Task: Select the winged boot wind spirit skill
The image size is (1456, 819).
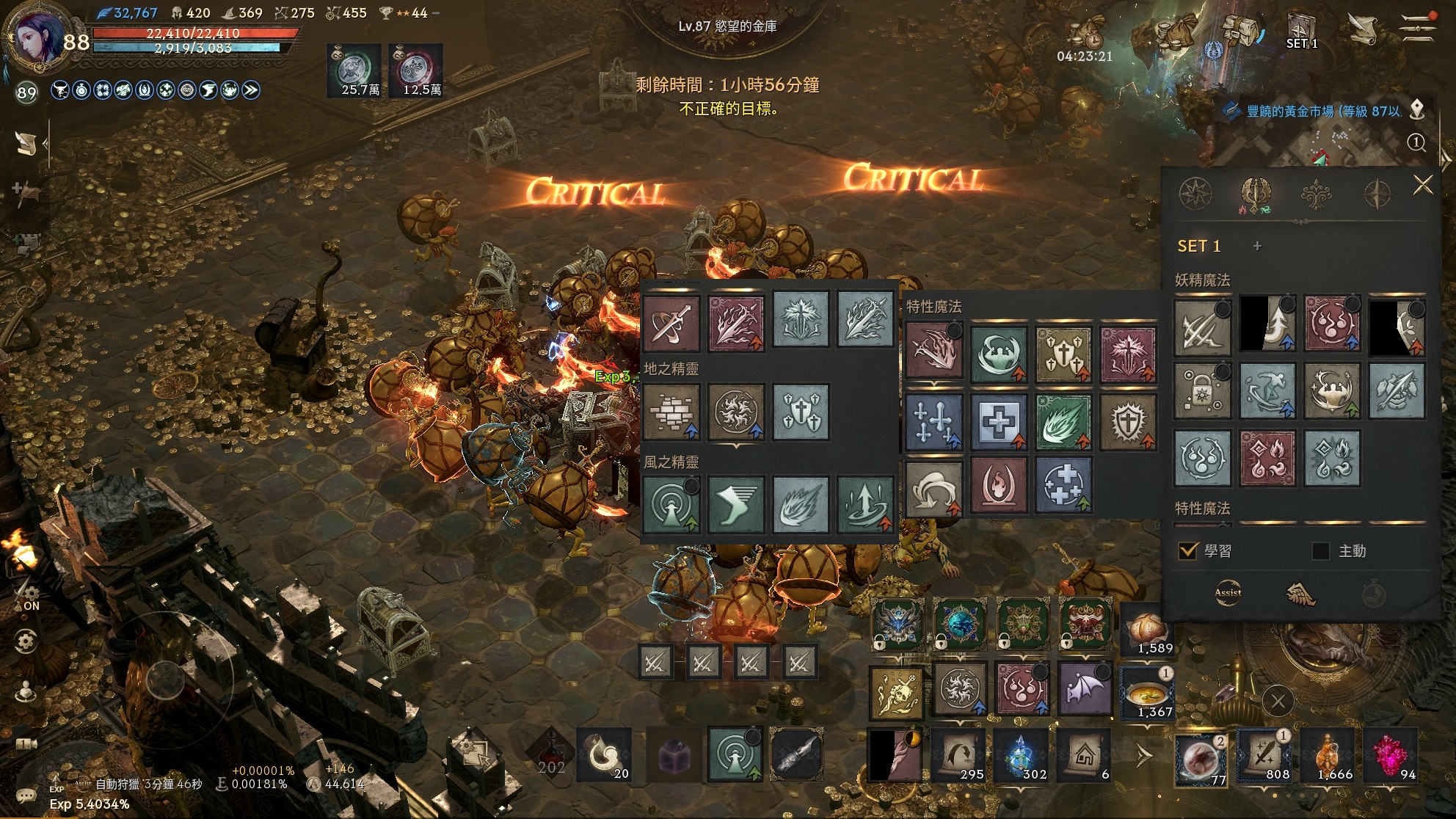Action: (735, 504)
